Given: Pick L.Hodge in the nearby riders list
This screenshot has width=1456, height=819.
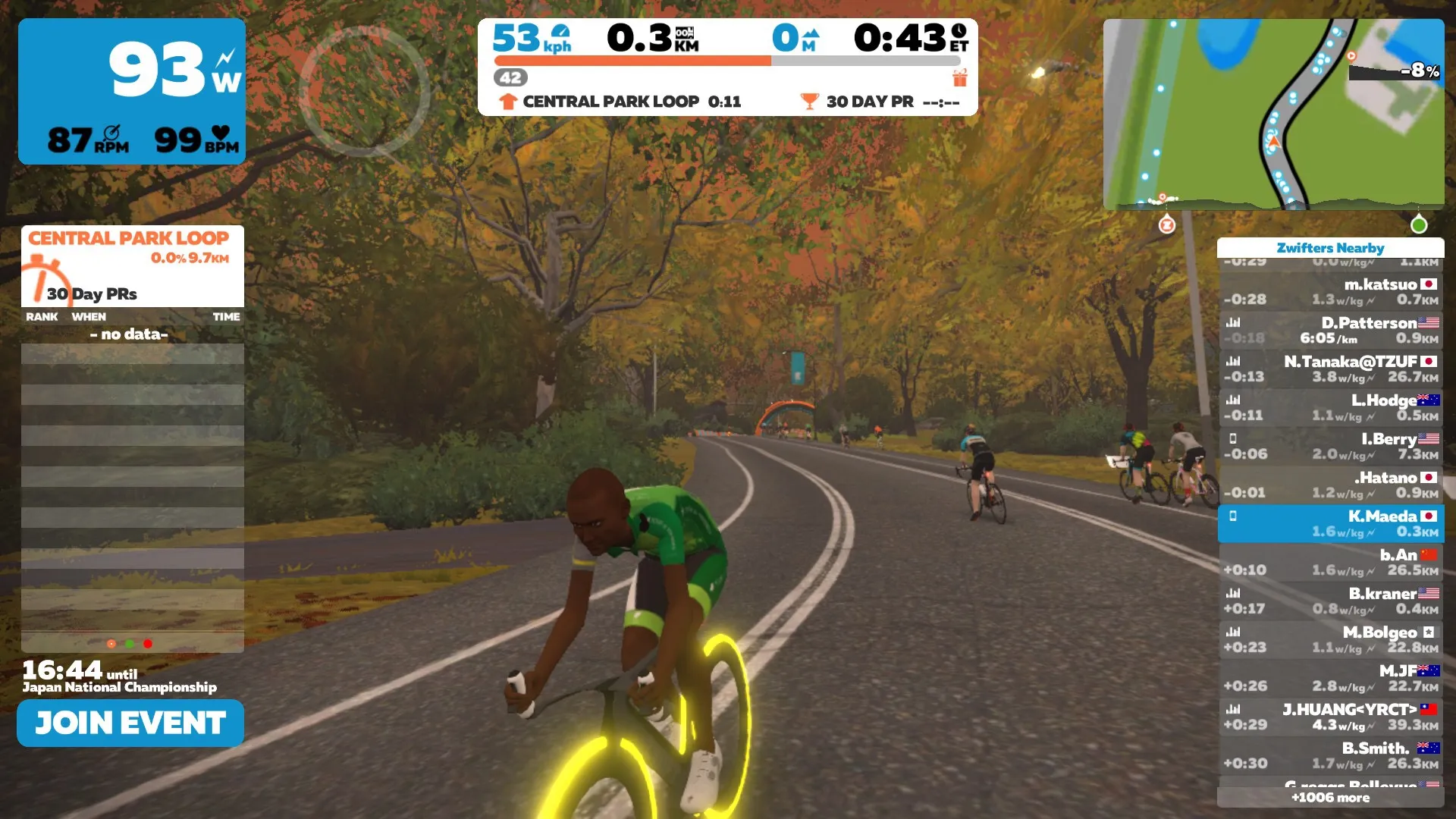Looking at the screenshot, I should 1331,408.
